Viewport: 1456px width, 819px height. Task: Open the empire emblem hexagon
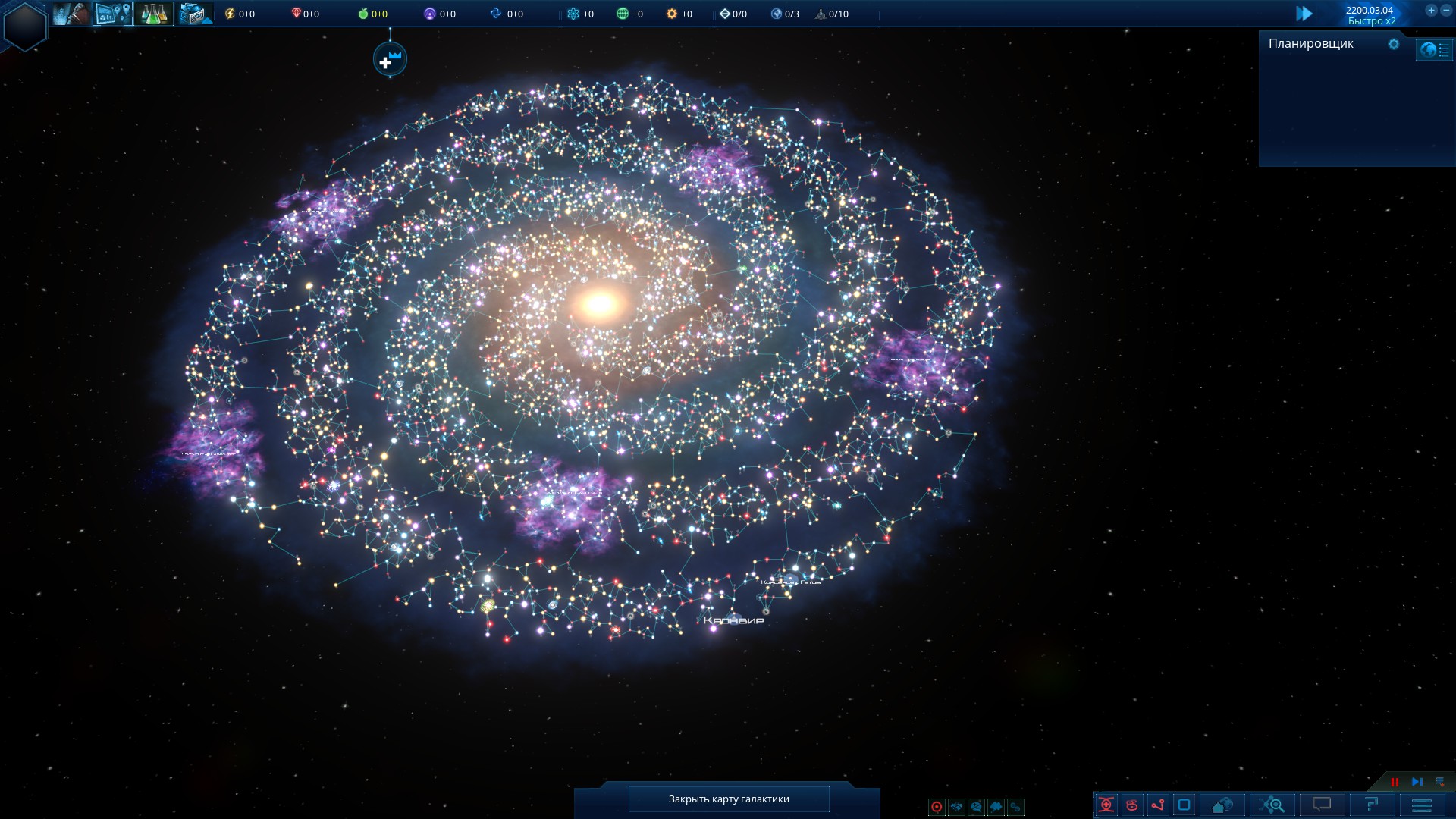25,25
